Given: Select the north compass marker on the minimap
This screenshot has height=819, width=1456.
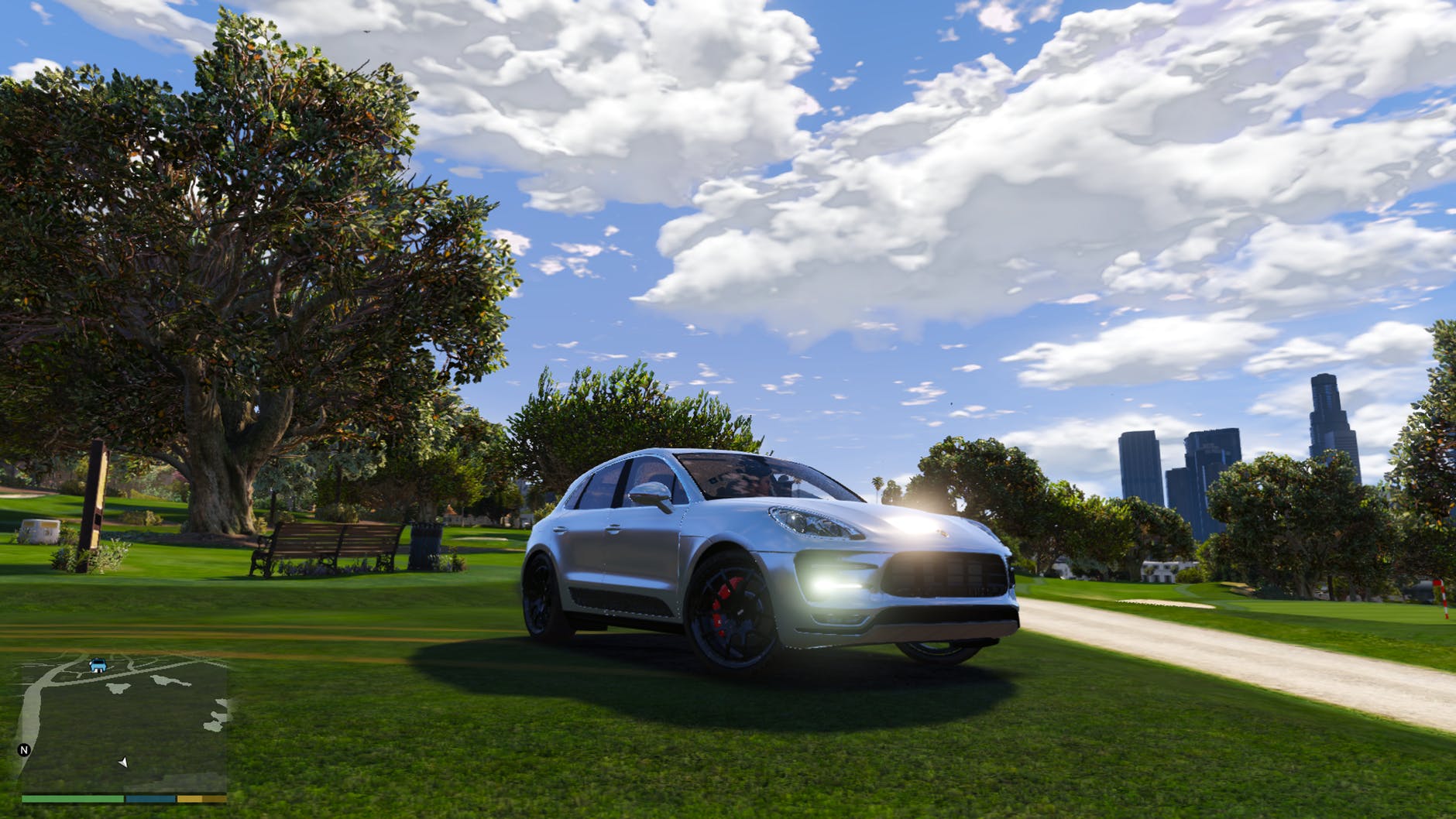Looking at the screenshot, I should 24,750.
